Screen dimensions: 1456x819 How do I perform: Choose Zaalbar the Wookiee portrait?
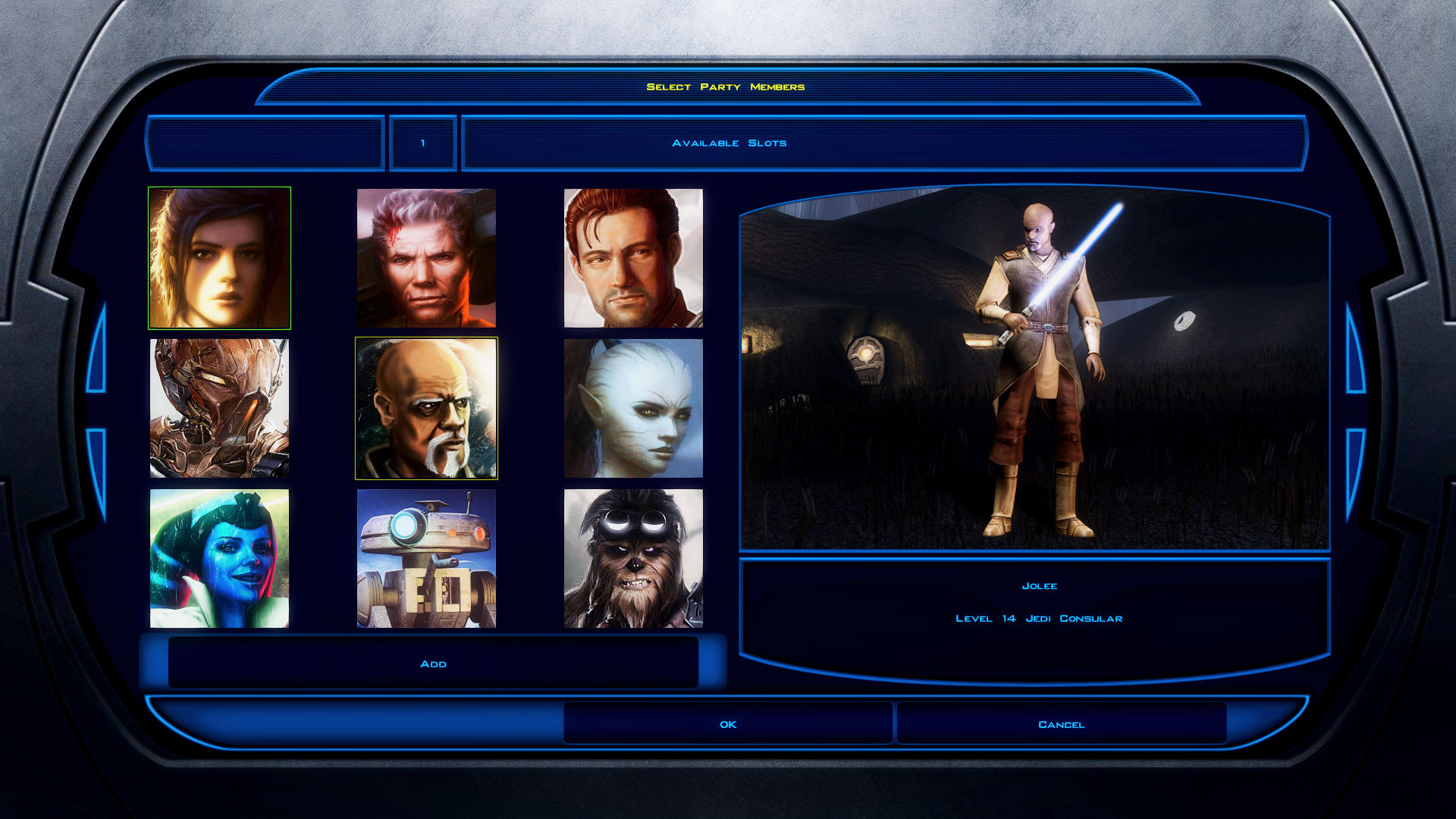[633, 558]
